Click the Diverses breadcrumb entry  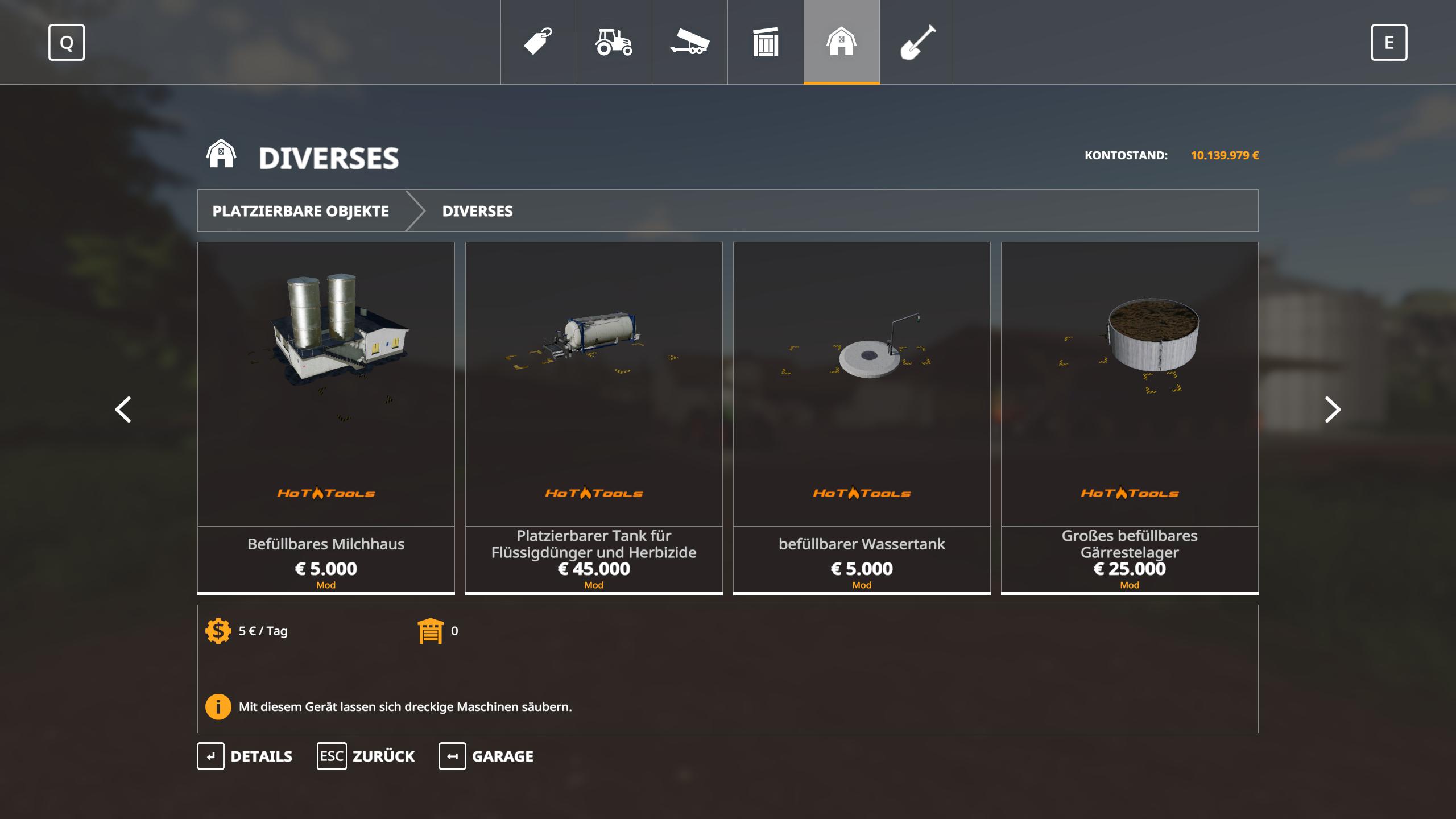477,211
